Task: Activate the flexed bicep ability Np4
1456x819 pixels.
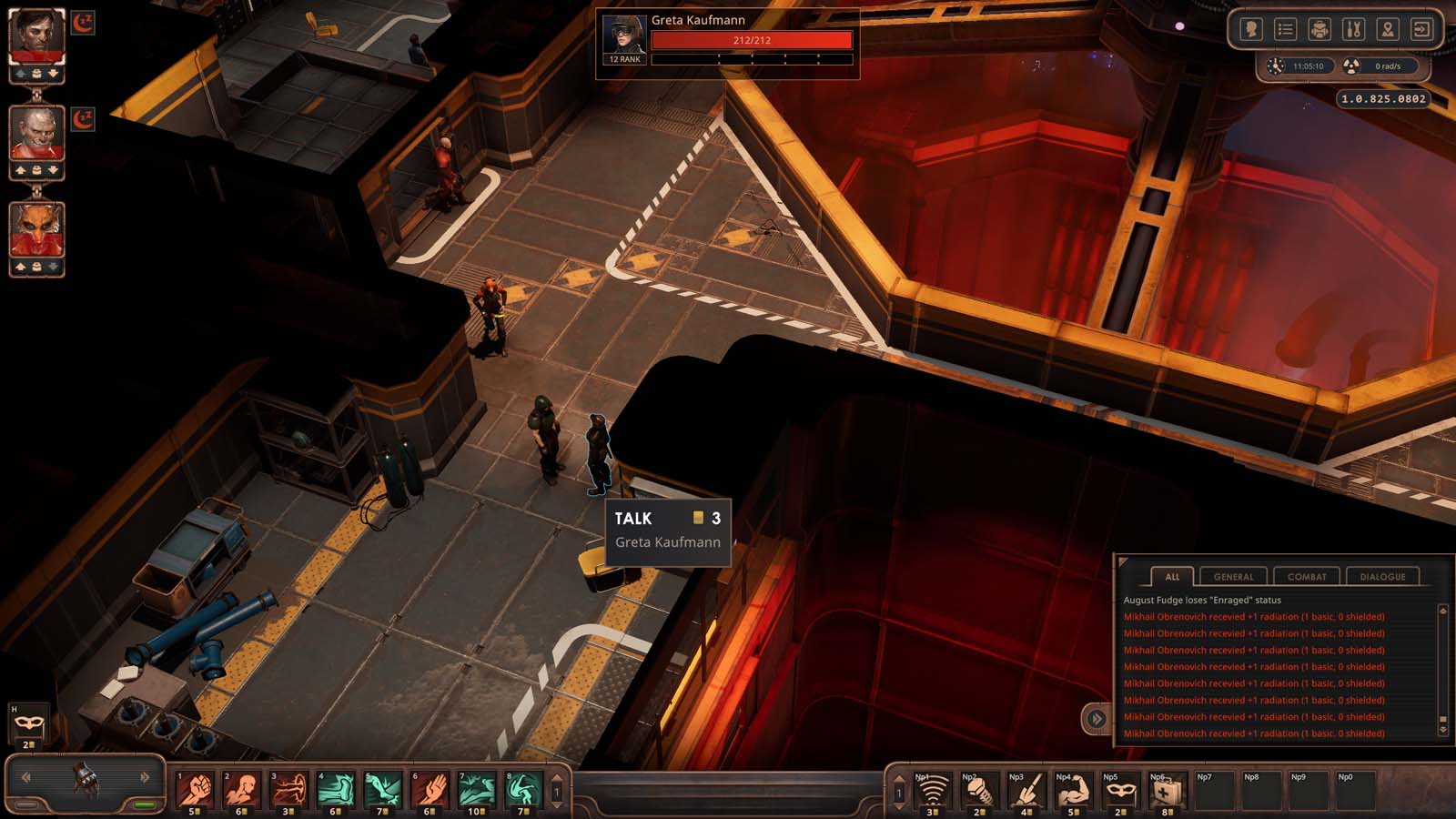Action: pos(1071,792)
